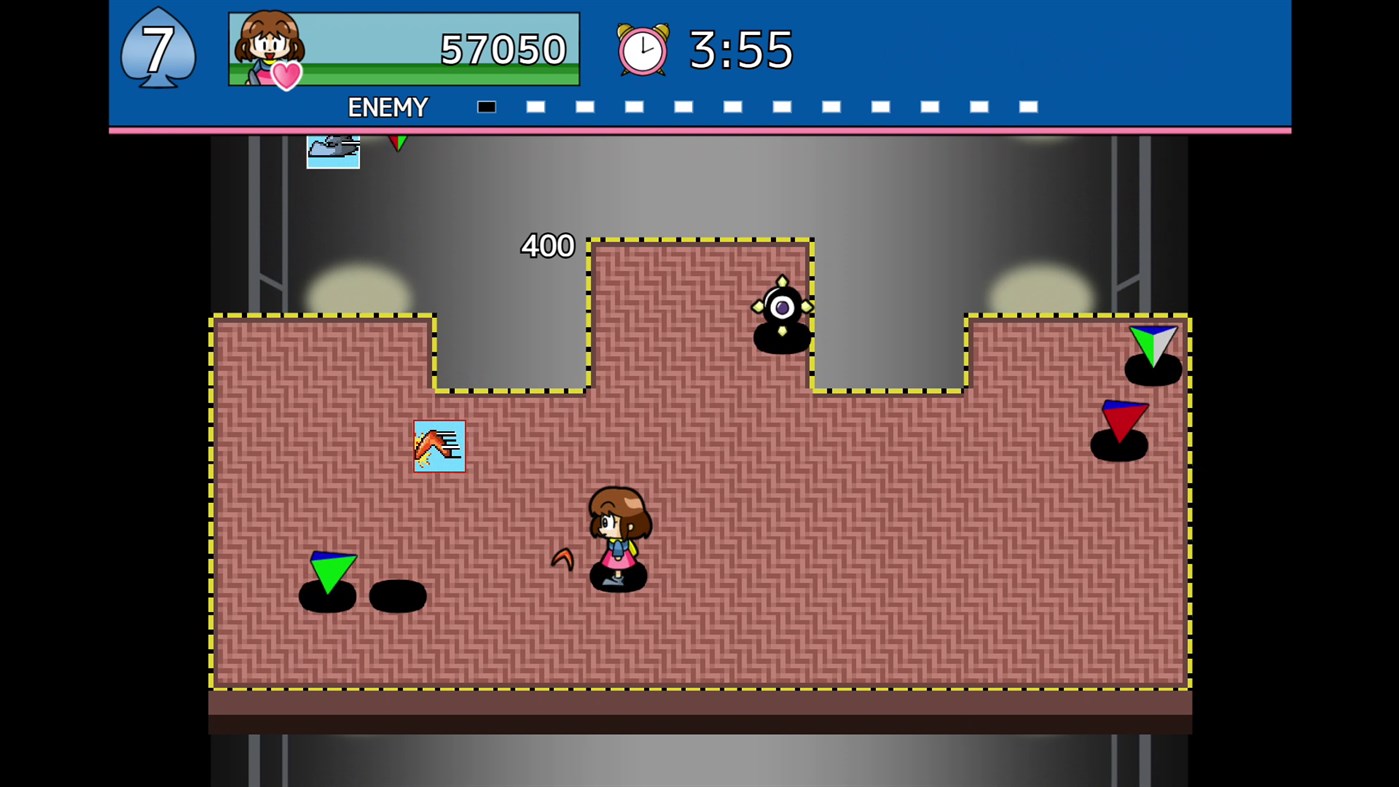This screenshot has height=787, width=1399.
Task: Click the jet power-up tile
Action: (x=333, y=151)
